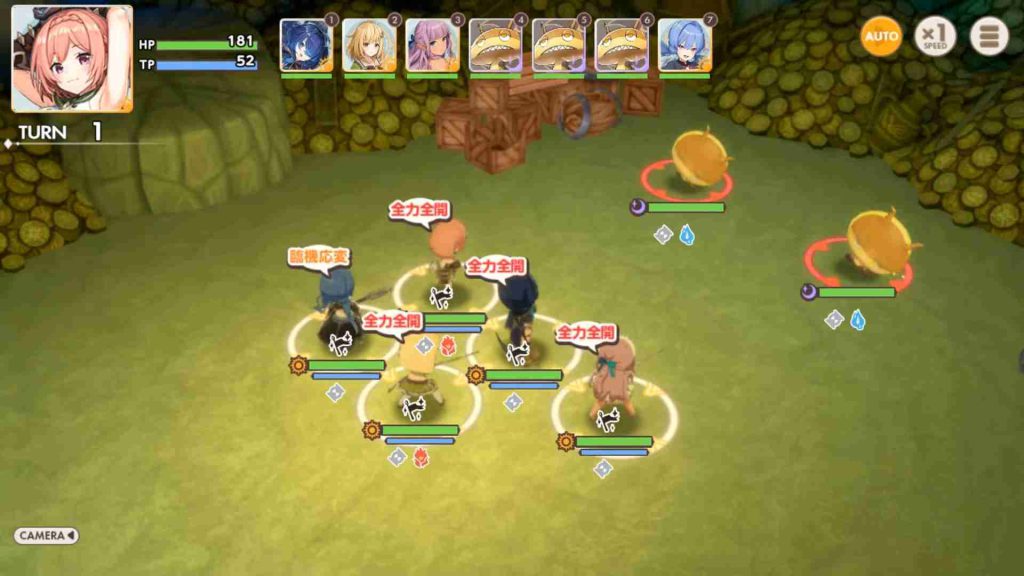Select the yellow monster portrait numbered 6
The width and height of the screenshot is (1024, 576).
621,46
